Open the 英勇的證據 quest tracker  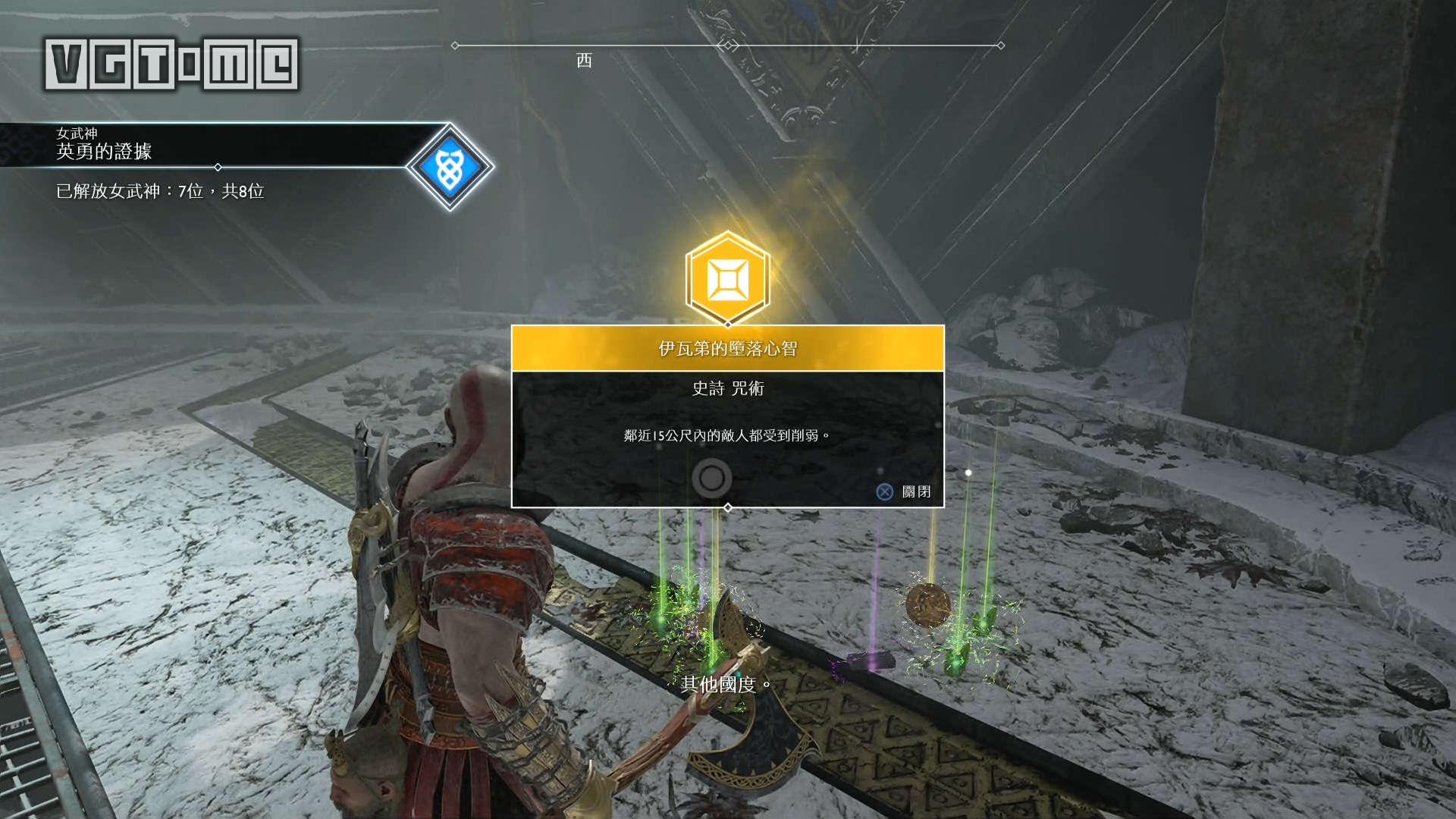(x=104, y=151)
